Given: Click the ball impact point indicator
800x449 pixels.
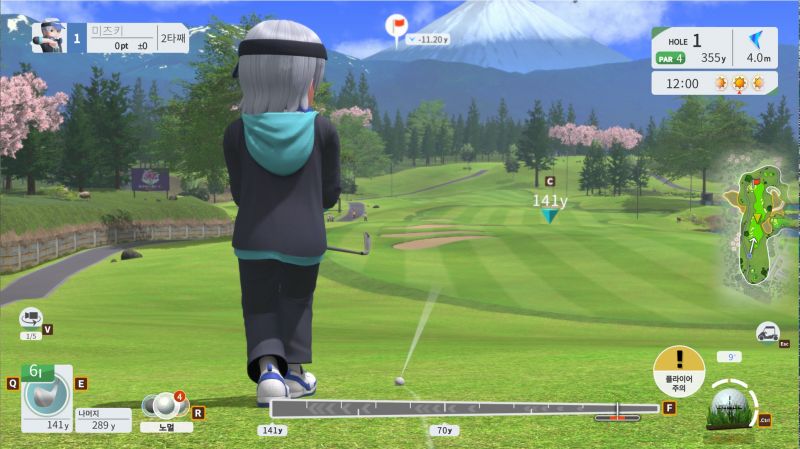Looking at the screenshot, I should (x=729, y=404).
